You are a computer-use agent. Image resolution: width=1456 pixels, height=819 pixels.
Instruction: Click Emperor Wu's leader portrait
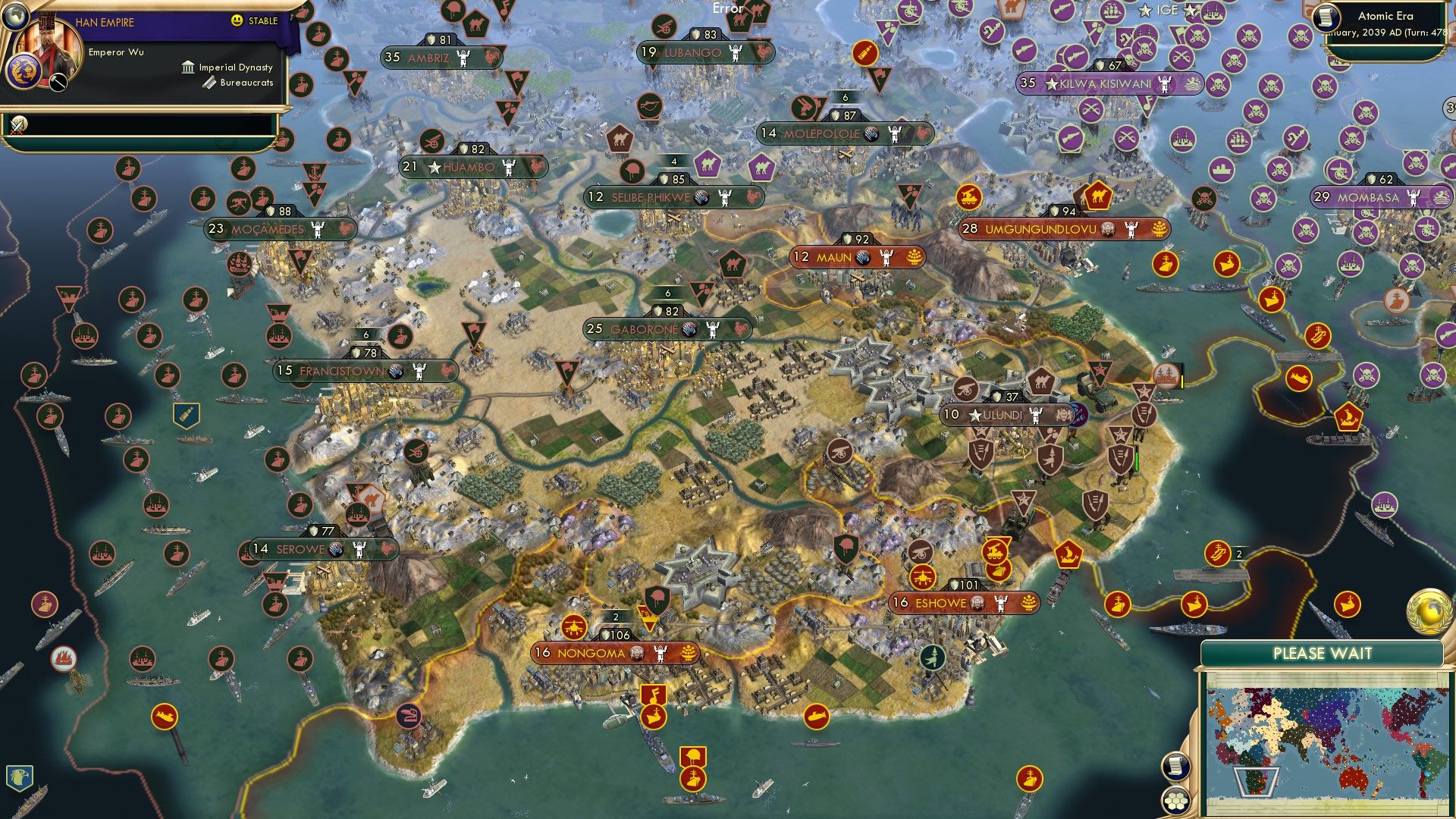[x=52, y=49]
